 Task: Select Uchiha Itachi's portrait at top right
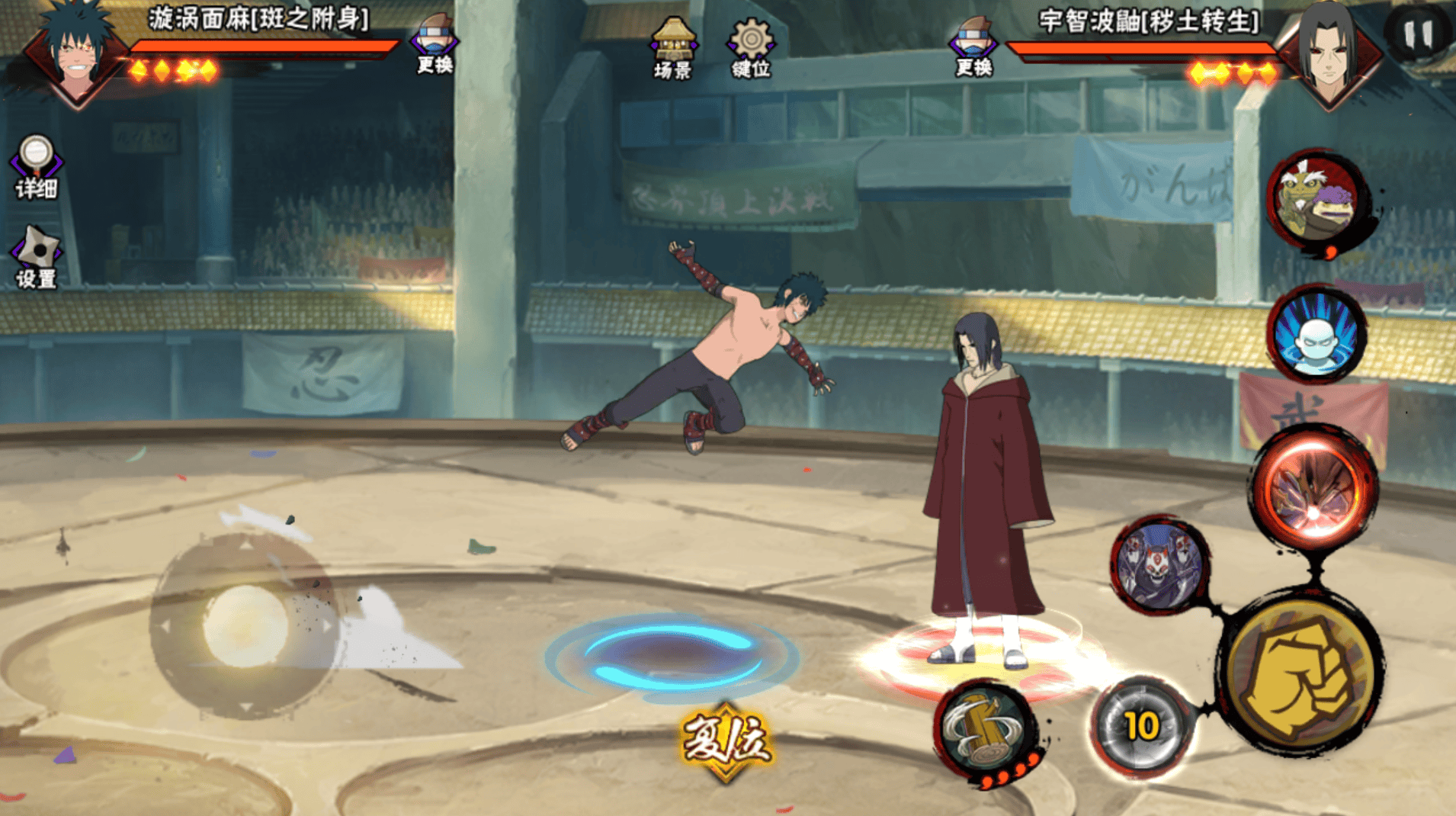tap(1329, 53)
